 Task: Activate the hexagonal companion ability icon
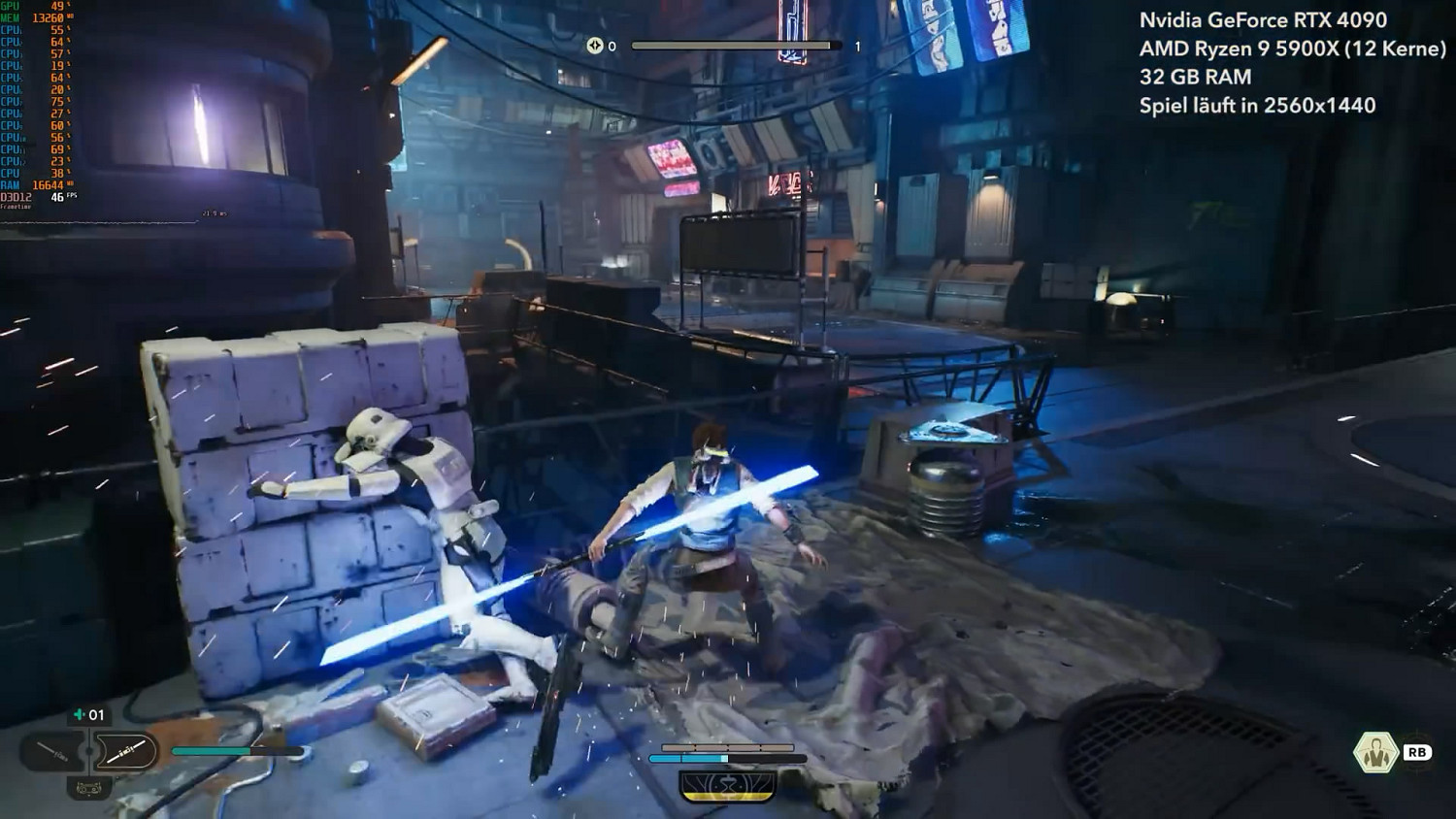1374,752
